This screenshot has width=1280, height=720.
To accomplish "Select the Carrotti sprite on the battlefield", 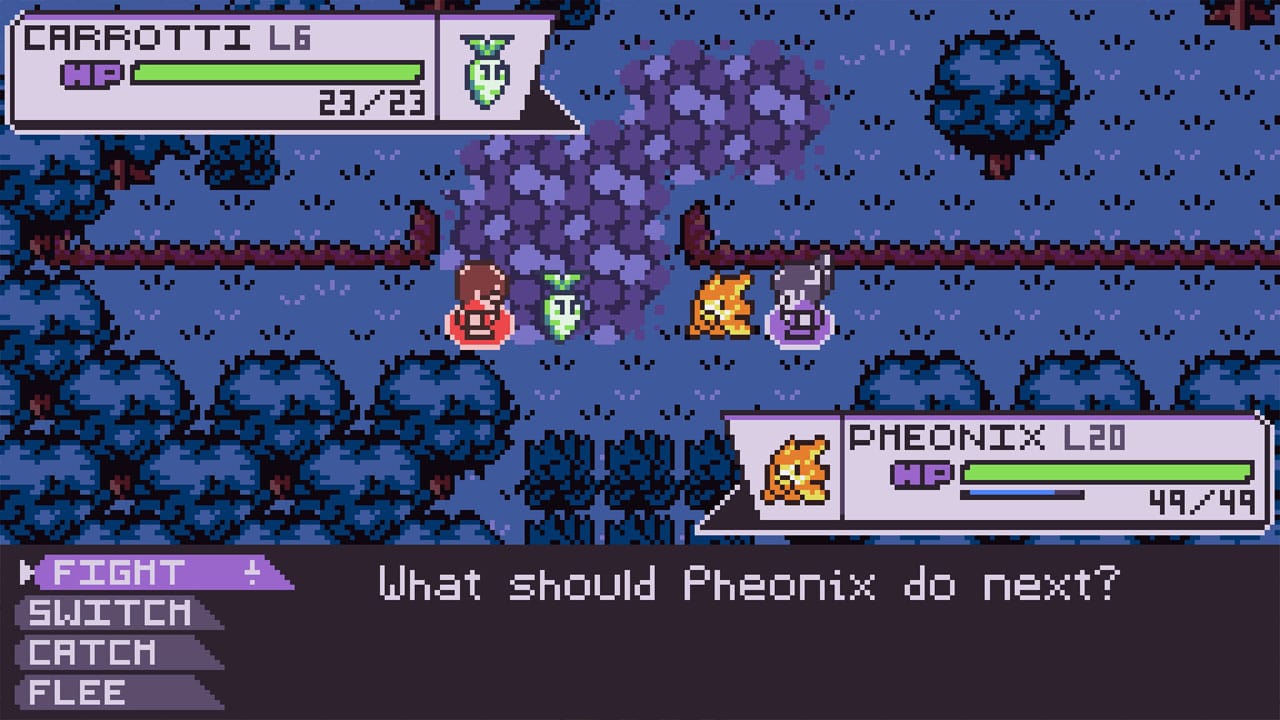I will 563,305.
